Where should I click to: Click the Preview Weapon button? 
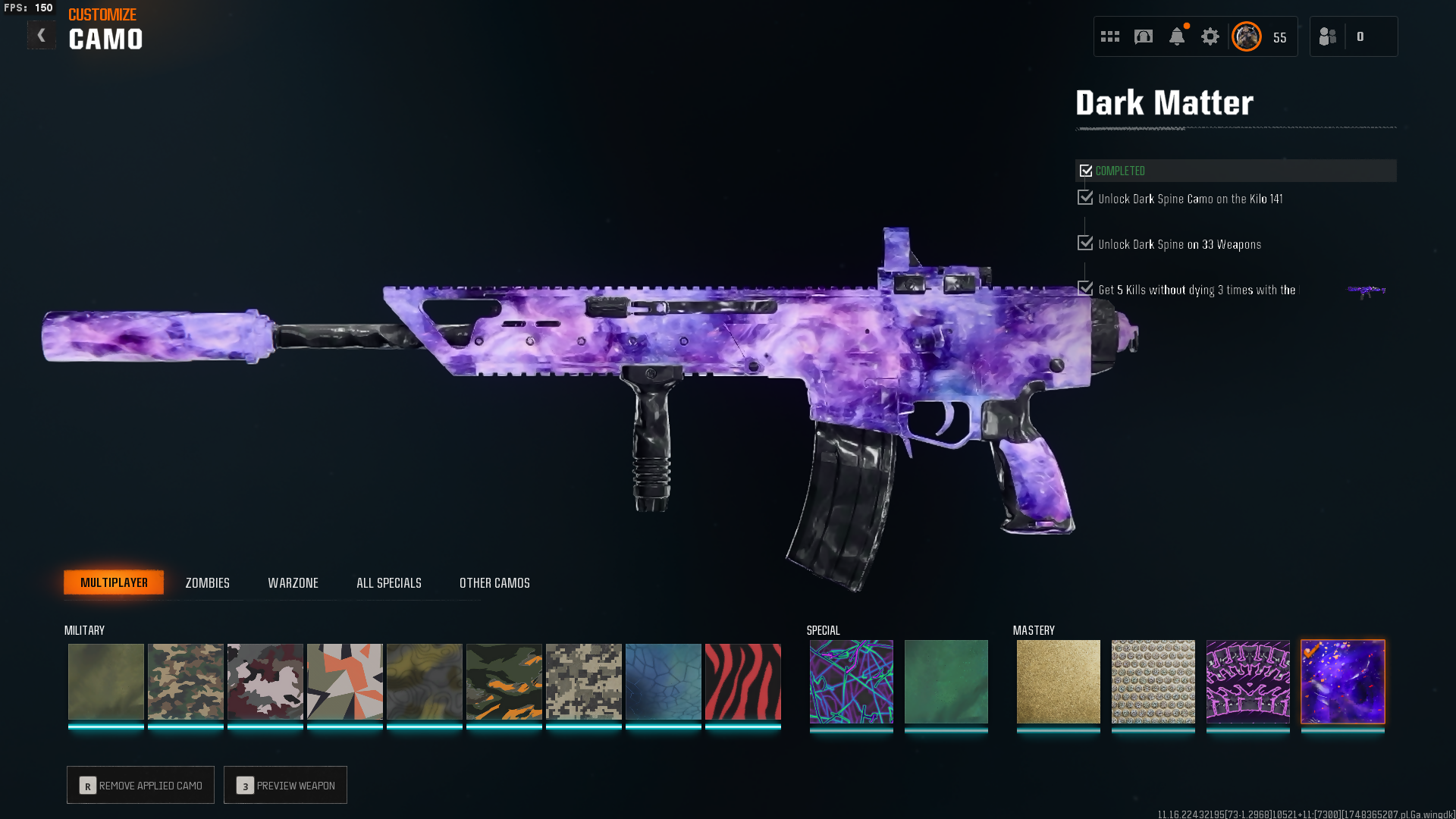tap(285, 785)
